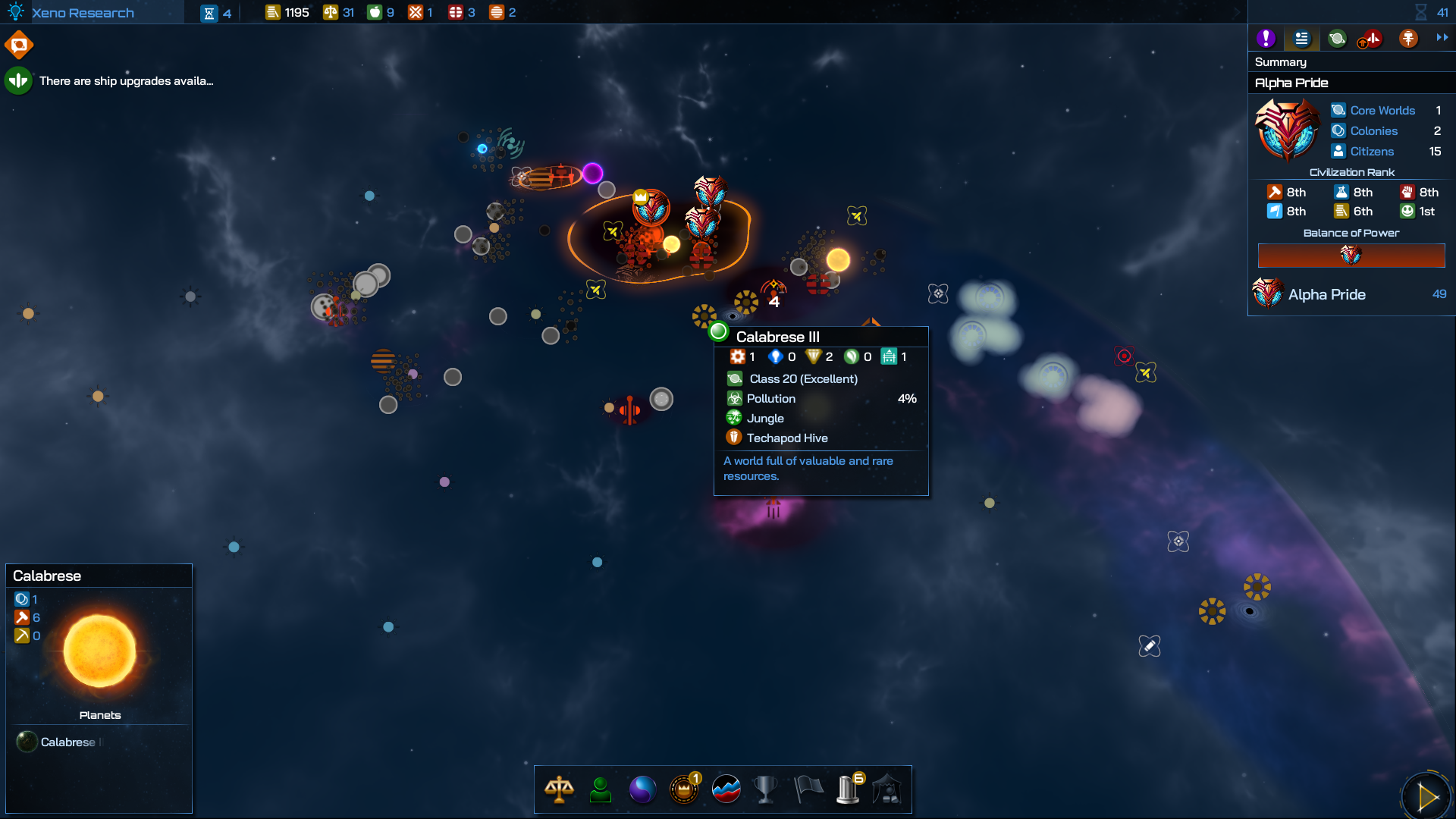Open the golden scales government button
The image size is (1456, 819).
pyautogui.click(x=559, y=789)
